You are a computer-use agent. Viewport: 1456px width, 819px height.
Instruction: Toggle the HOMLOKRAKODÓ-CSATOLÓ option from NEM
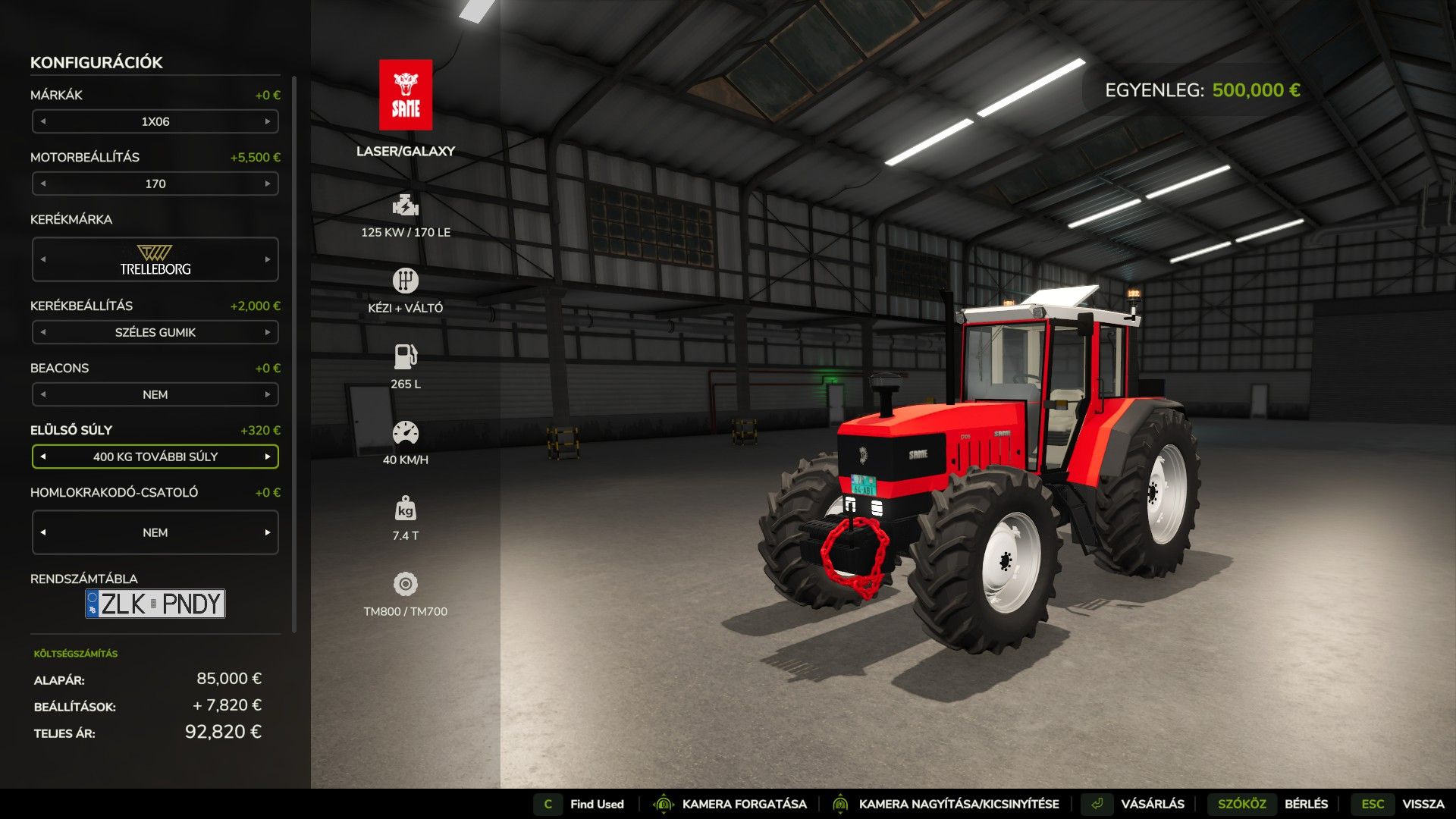coord(268,532)
